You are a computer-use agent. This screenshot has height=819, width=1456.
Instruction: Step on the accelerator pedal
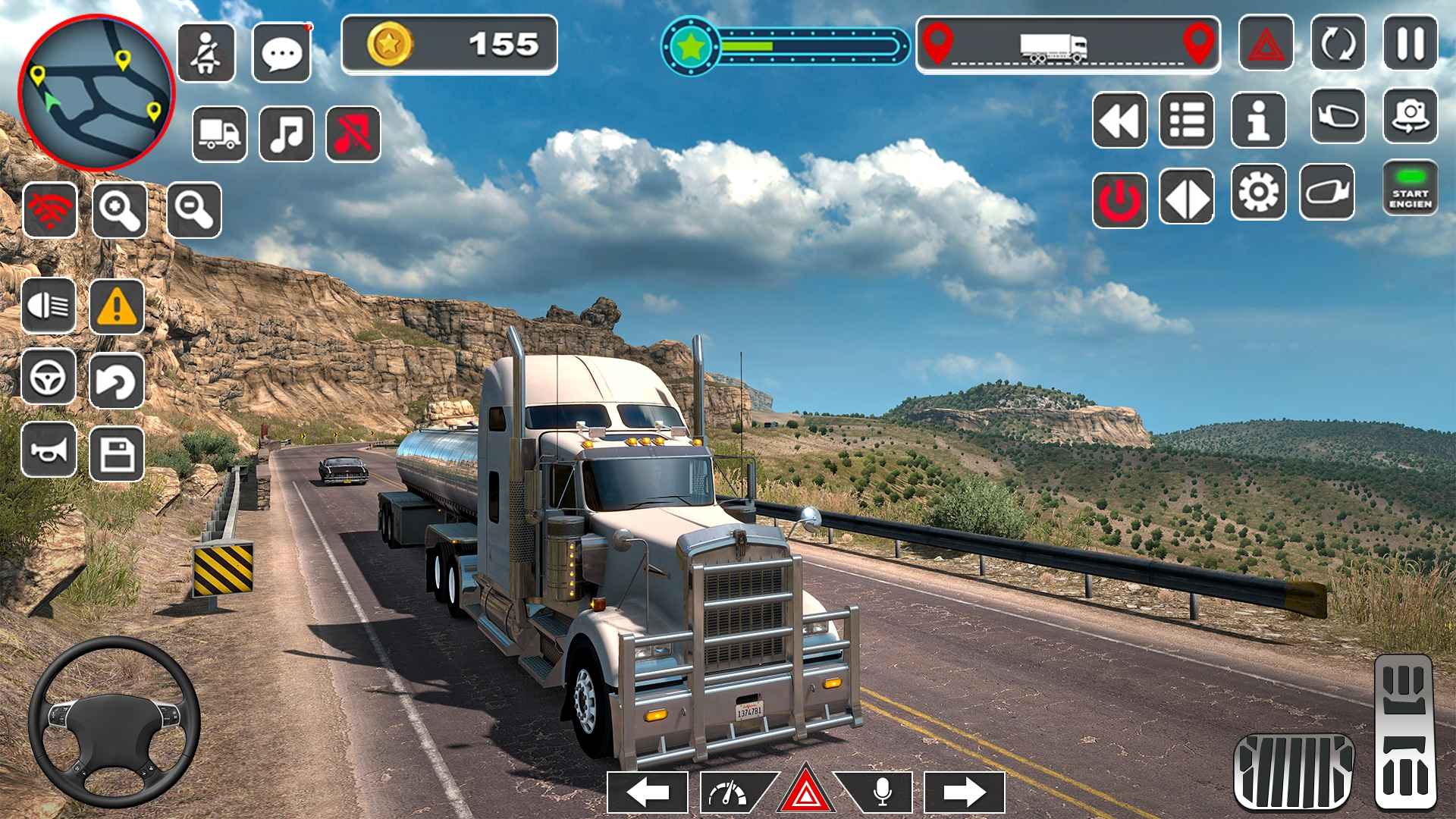tap(1403, 733)
